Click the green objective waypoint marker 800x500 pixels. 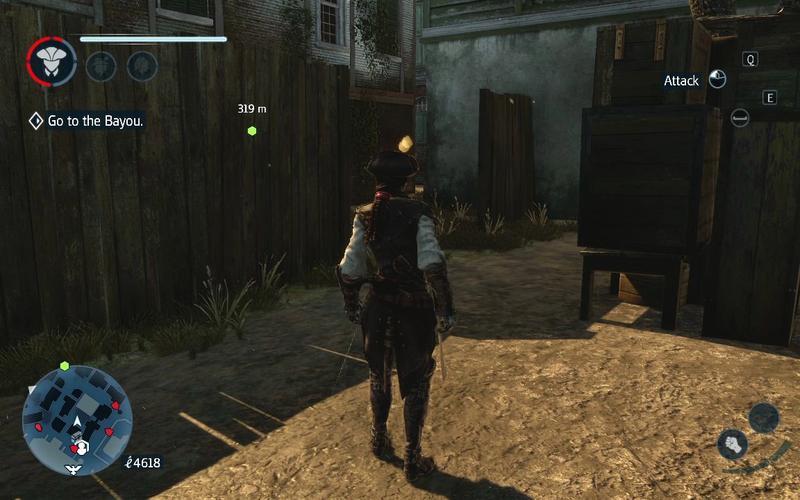[252, 130]
